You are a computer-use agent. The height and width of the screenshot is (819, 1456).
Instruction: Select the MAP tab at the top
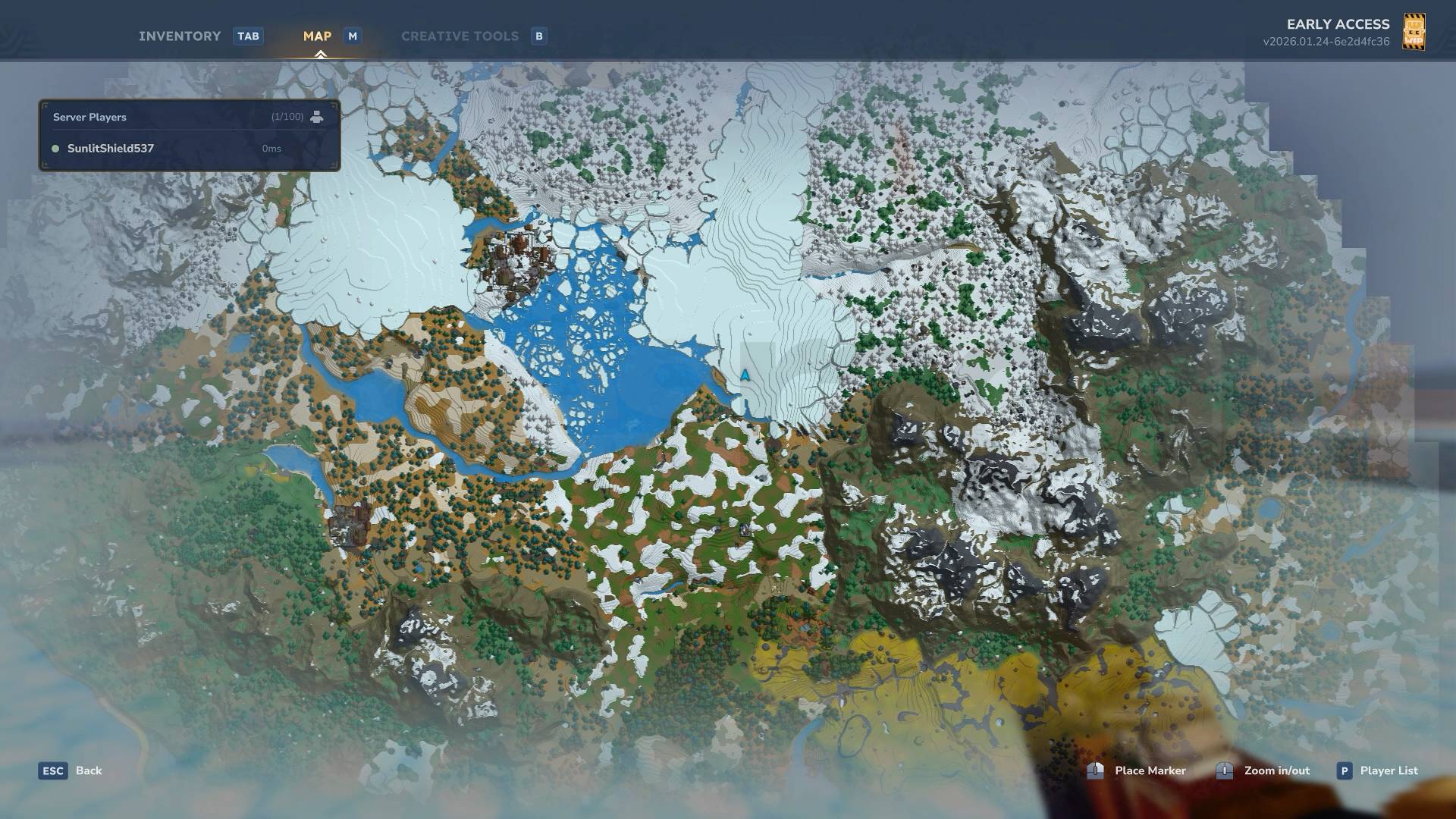tap(317, 36)
